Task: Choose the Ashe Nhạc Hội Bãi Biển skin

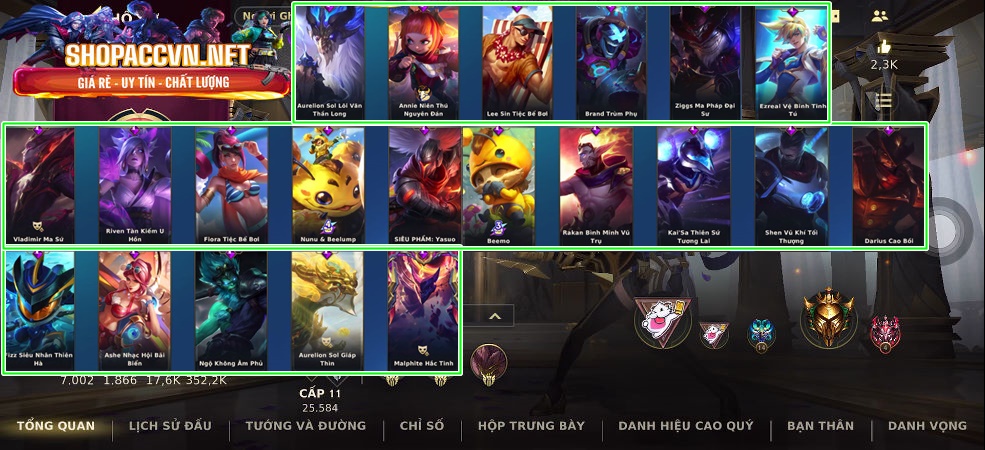Action: click(135, 308)
